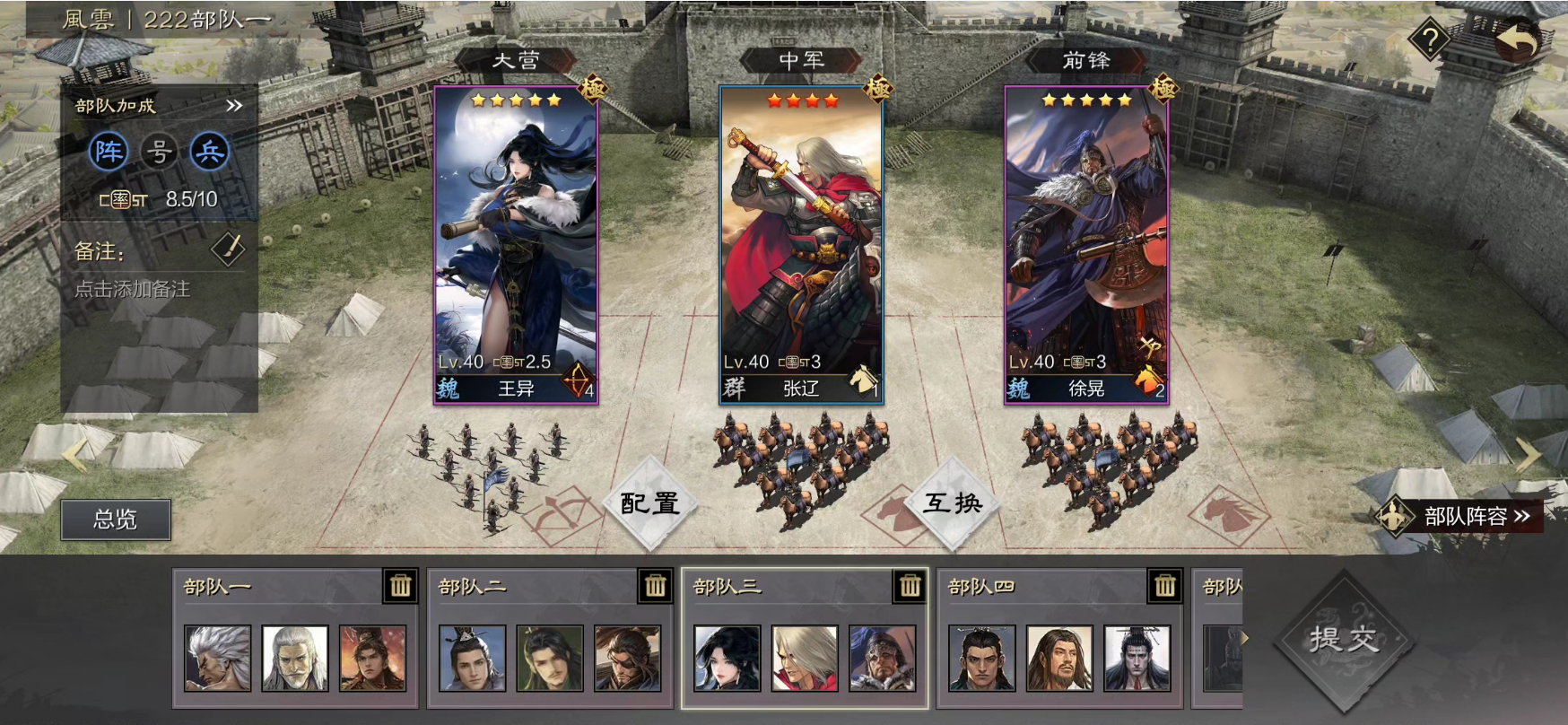This screenshot has height=725, width=1568.
Task: Show the 部队阵容 lineup panel
Action: (1462, 517)
